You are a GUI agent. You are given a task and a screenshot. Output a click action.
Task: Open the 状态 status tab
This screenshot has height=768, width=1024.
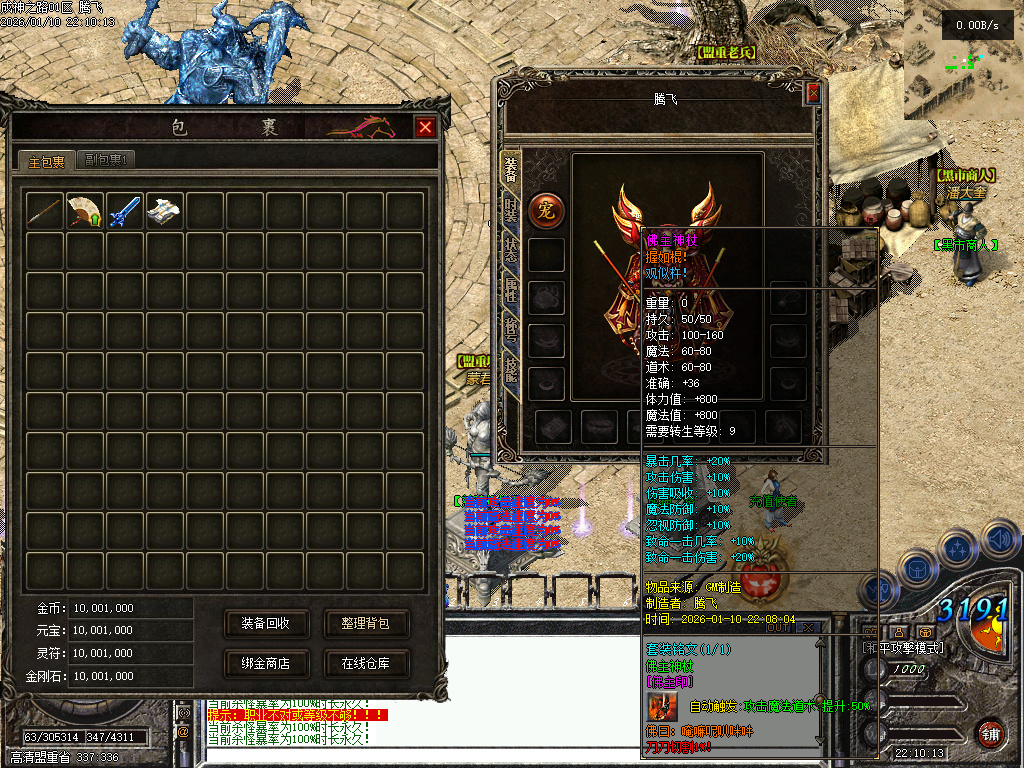click(511, 250)
